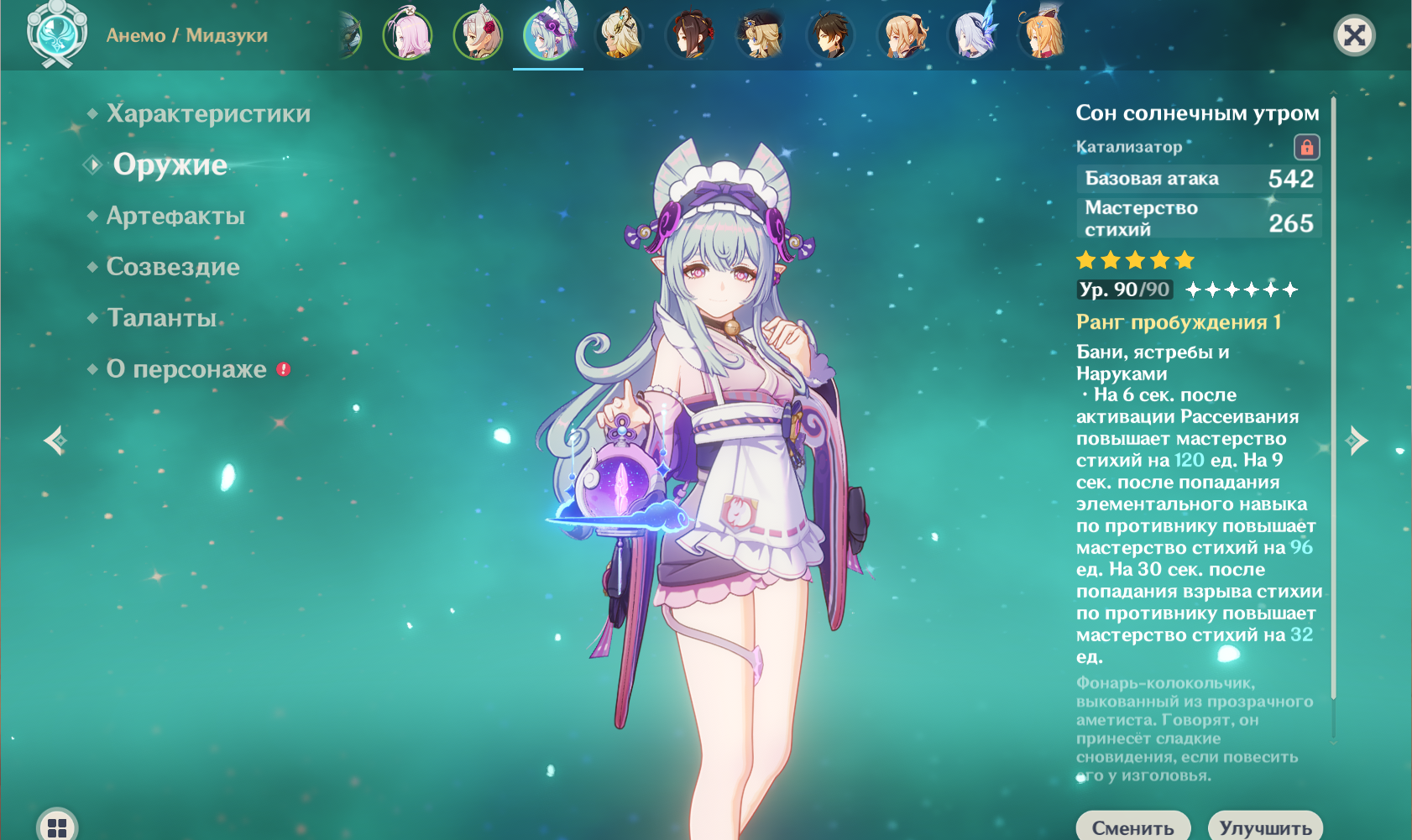Pick the blonde character wearing a black hat
Image resolution: width=1412 pixels, height=840 pixels.
(x=761, y=35)
